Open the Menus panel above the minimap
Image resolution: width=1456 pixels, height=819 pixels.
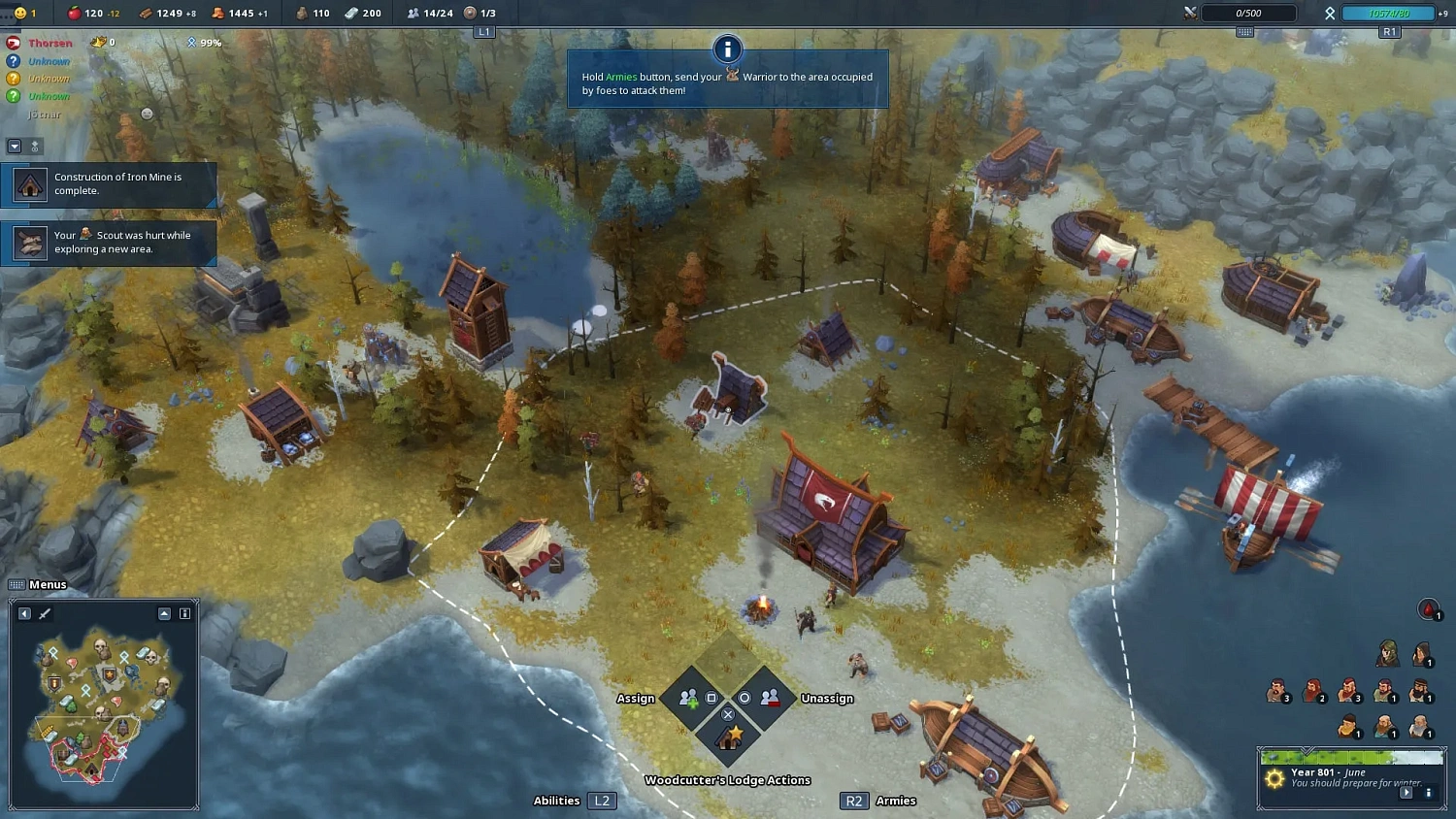click(38, 584)
